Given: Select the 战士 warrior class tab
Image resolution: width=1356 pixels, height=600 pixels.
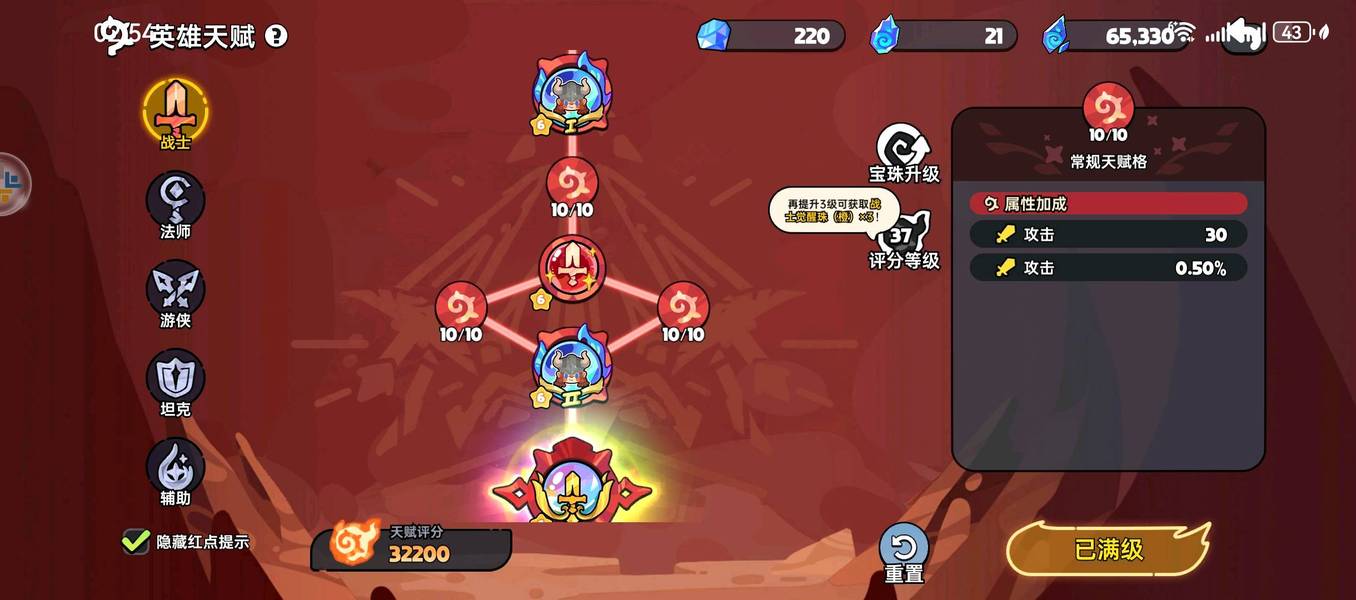Looking at the screenshot, I should tap(175, 112).
